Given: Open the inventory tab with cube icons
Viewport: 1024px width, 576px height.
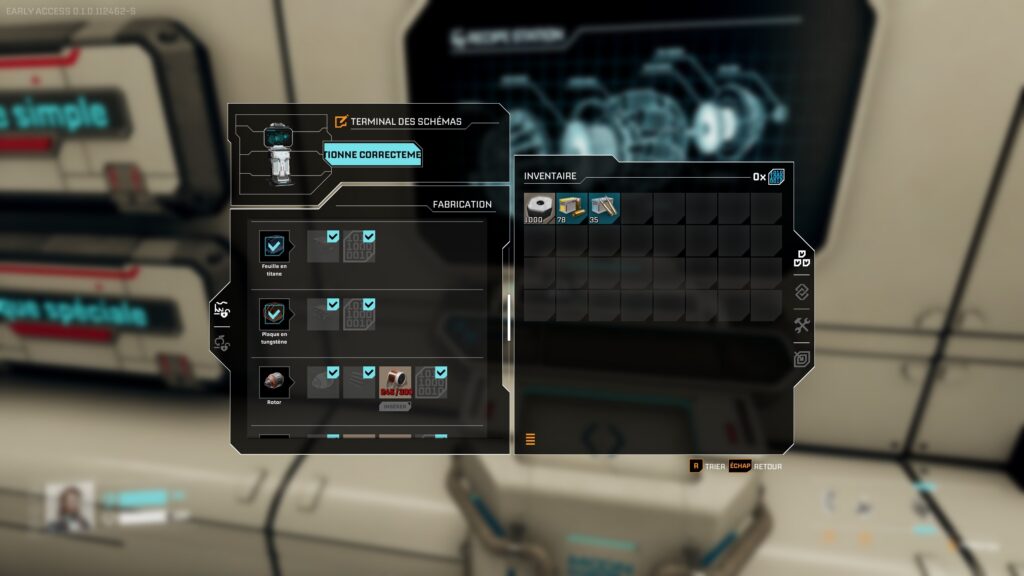Looking at the screenshot, I should tap(802, 259).
